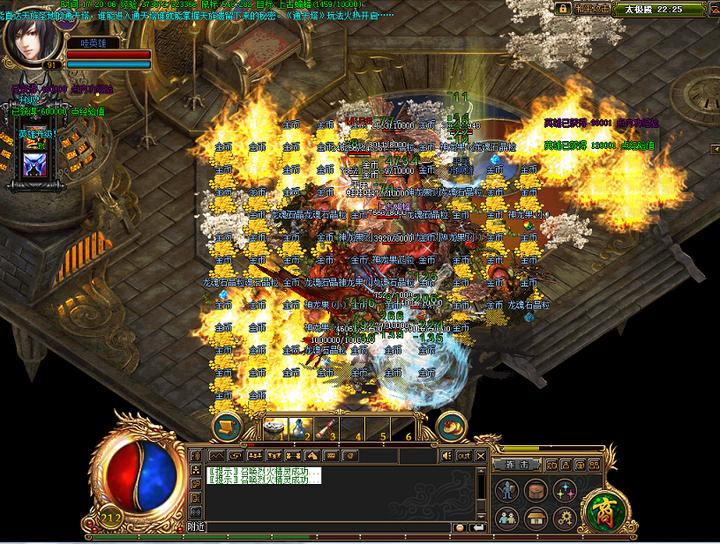
Task: Use the blue potion in hotbar slot 2
Action: tap(300, 428)
